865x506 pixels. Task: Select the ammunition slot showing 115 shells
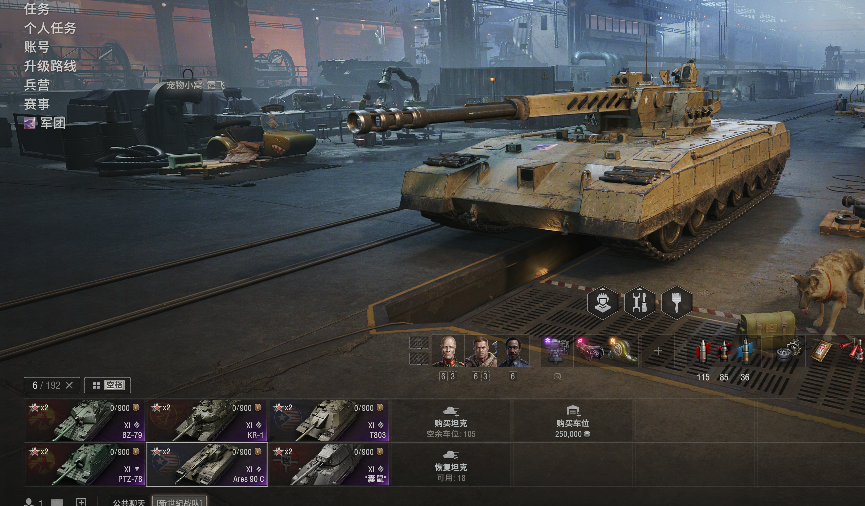coord(703,352)
